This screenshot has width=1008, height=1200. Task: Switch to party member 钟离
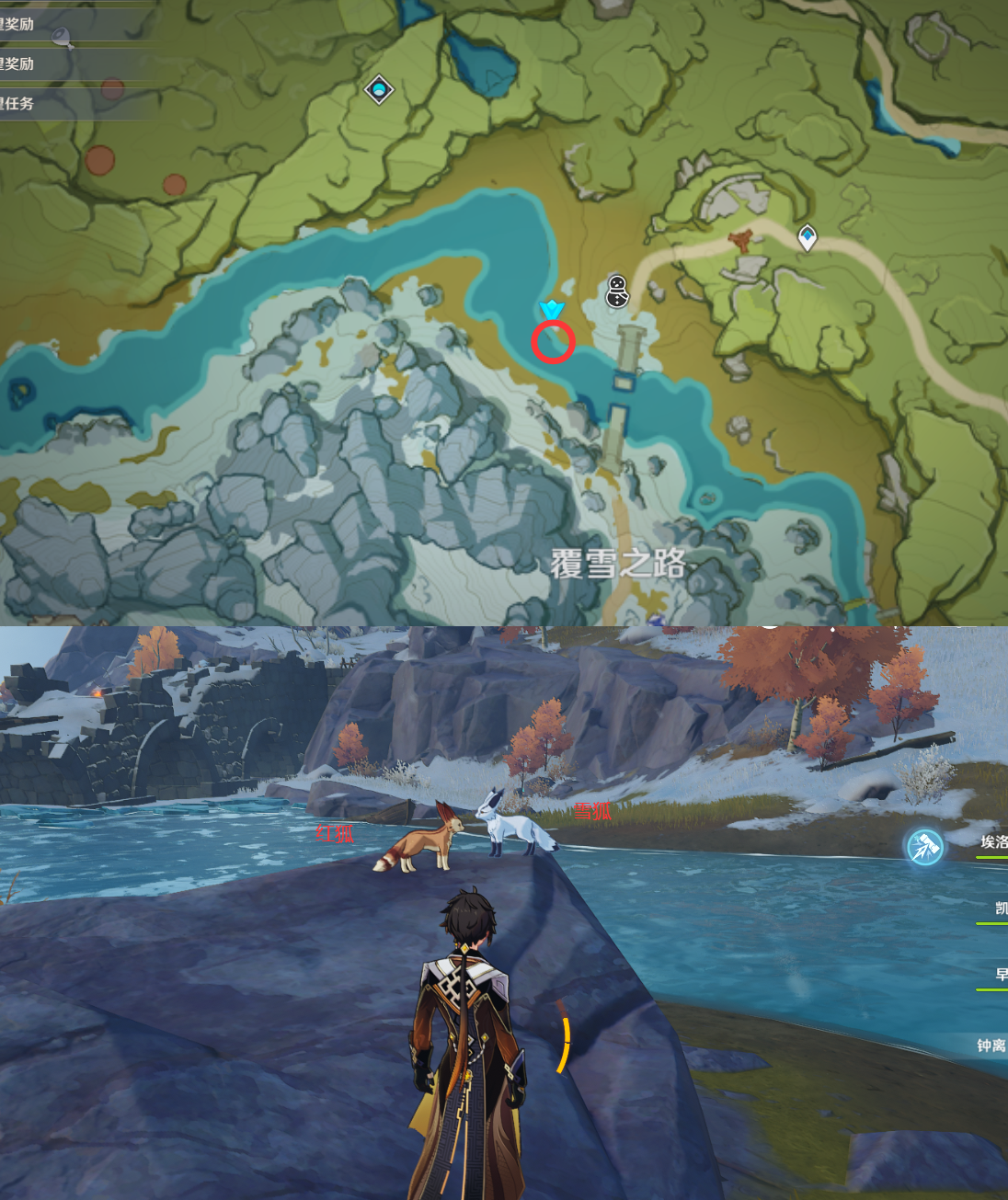click(x=991, y=1046)
